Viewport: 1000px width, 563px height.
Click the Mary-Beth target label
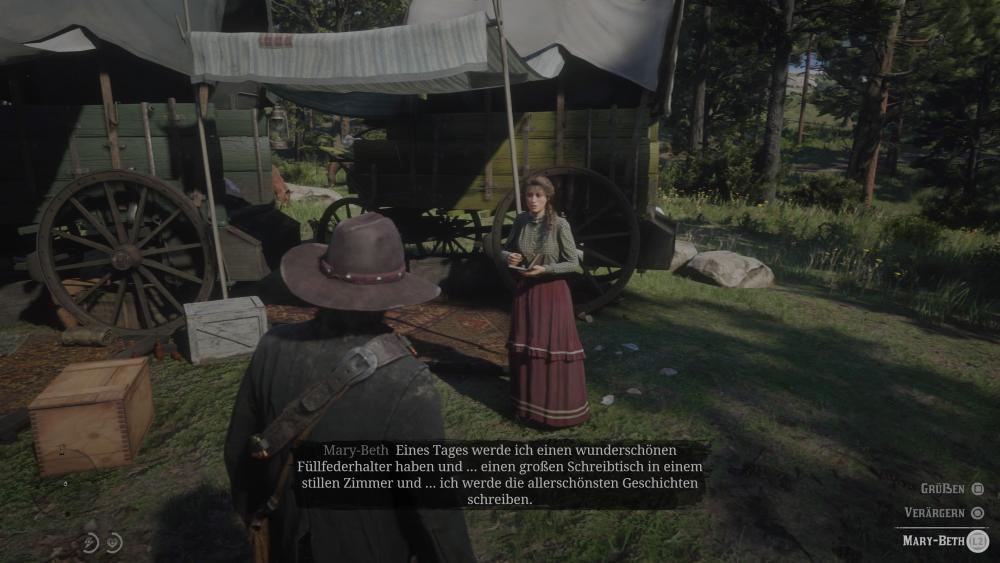click(x=932, y=541)
